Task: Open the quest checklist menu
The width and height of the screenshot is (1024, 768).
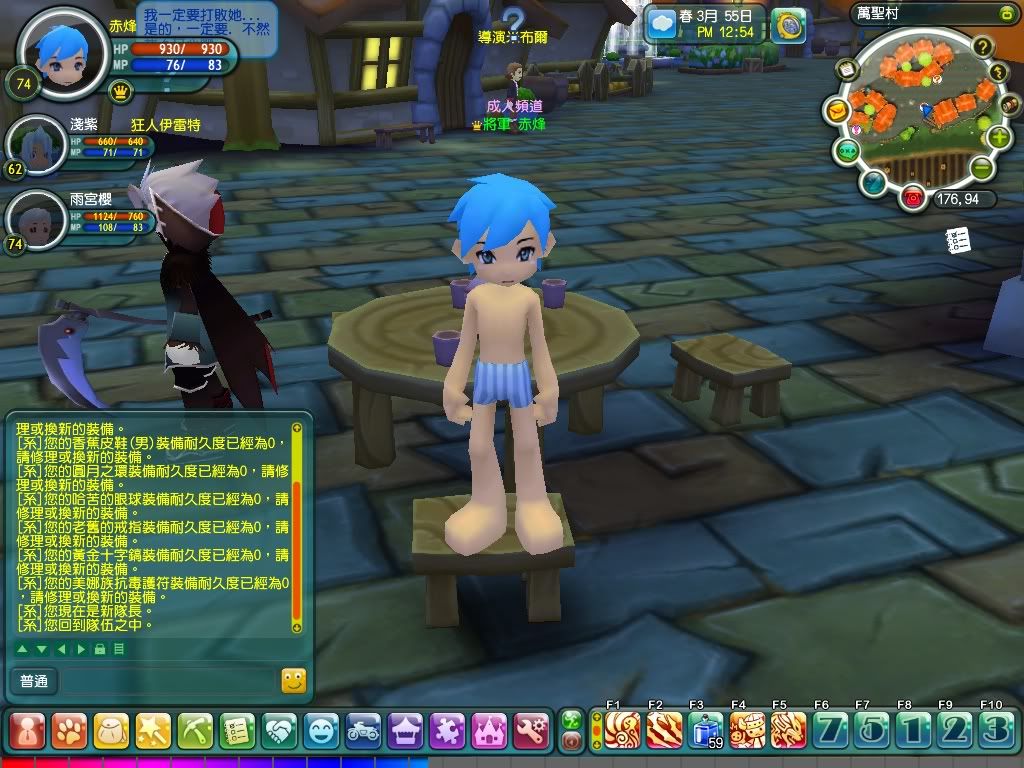Action: coord(238,731)
